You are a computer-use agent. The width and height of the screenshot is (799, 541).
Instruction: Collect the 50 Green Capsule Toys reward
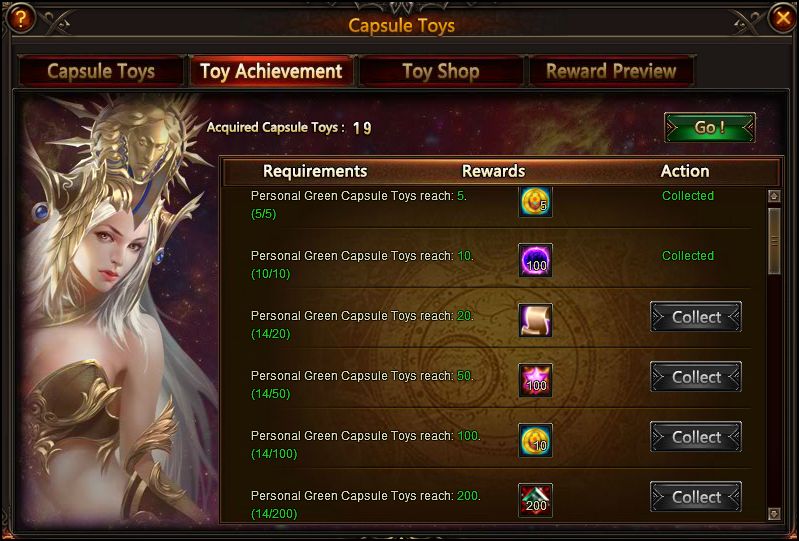(696, 377)
